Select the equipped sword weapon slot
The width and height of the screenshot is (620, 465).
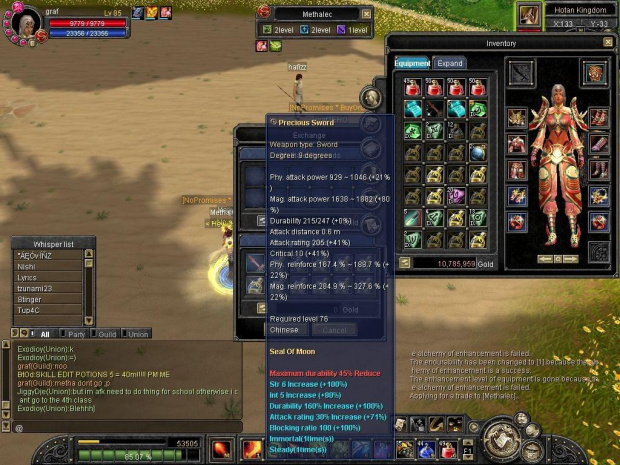[521, 72]
